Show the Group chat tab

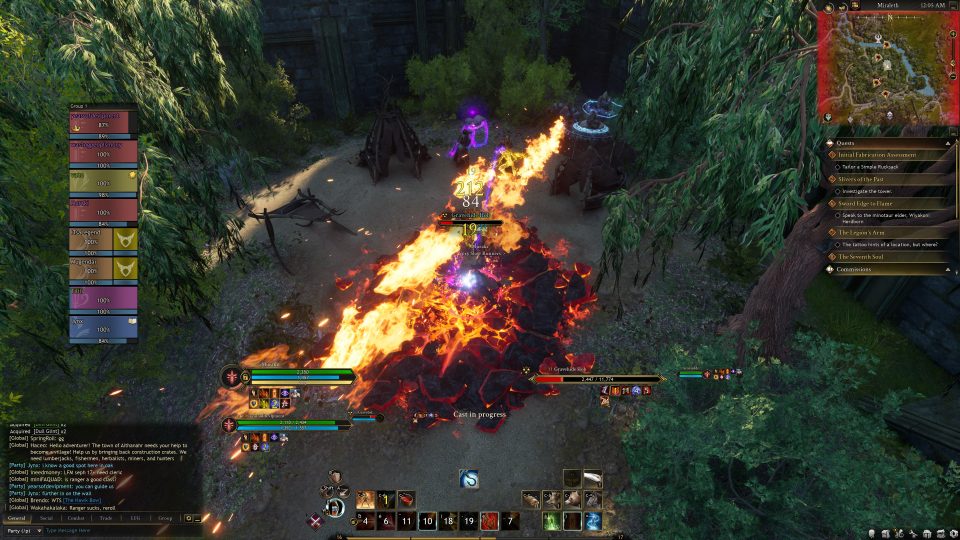click(165, 518)
